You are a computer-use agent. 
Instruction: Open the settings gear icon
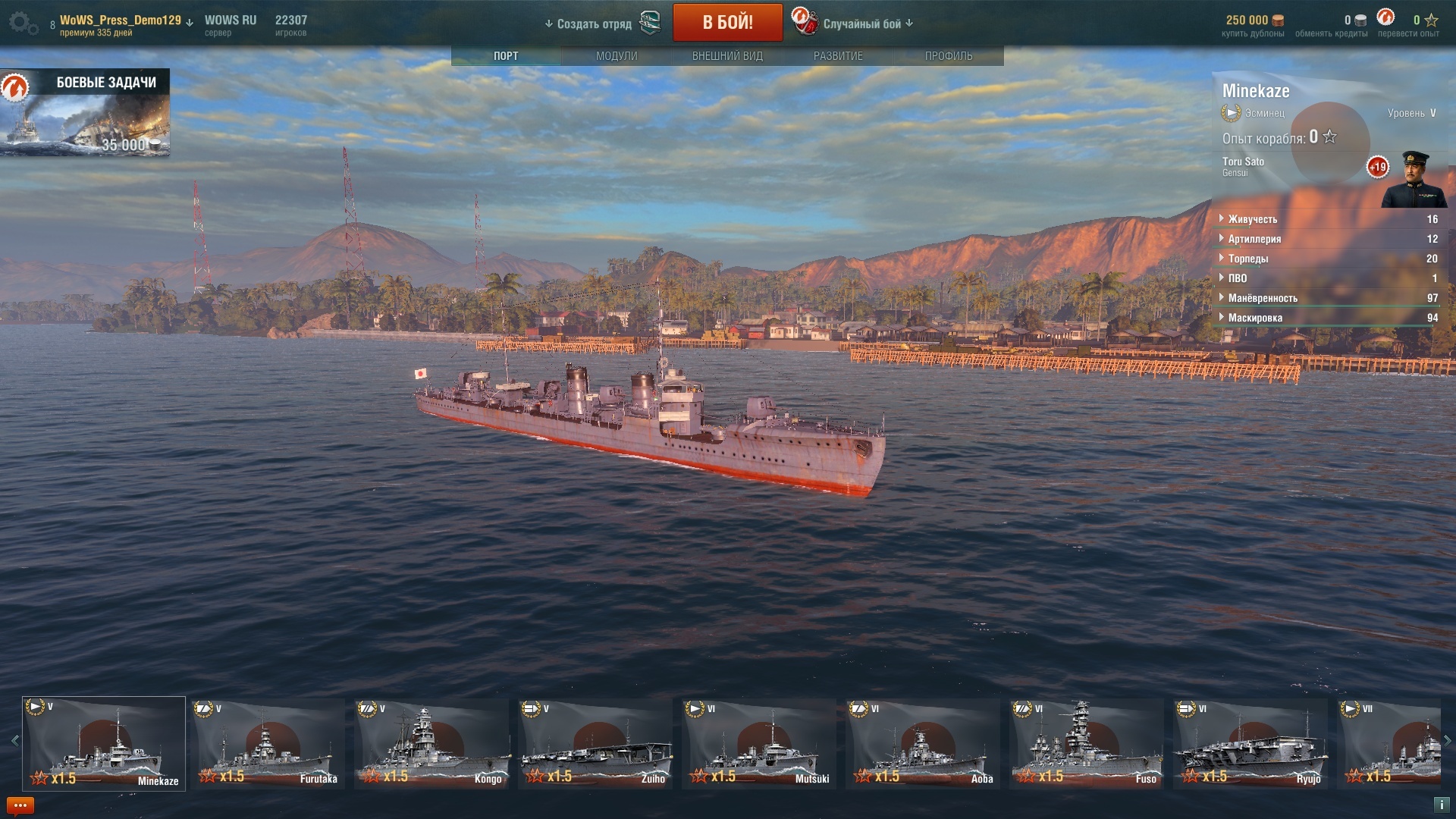point(23,24)
